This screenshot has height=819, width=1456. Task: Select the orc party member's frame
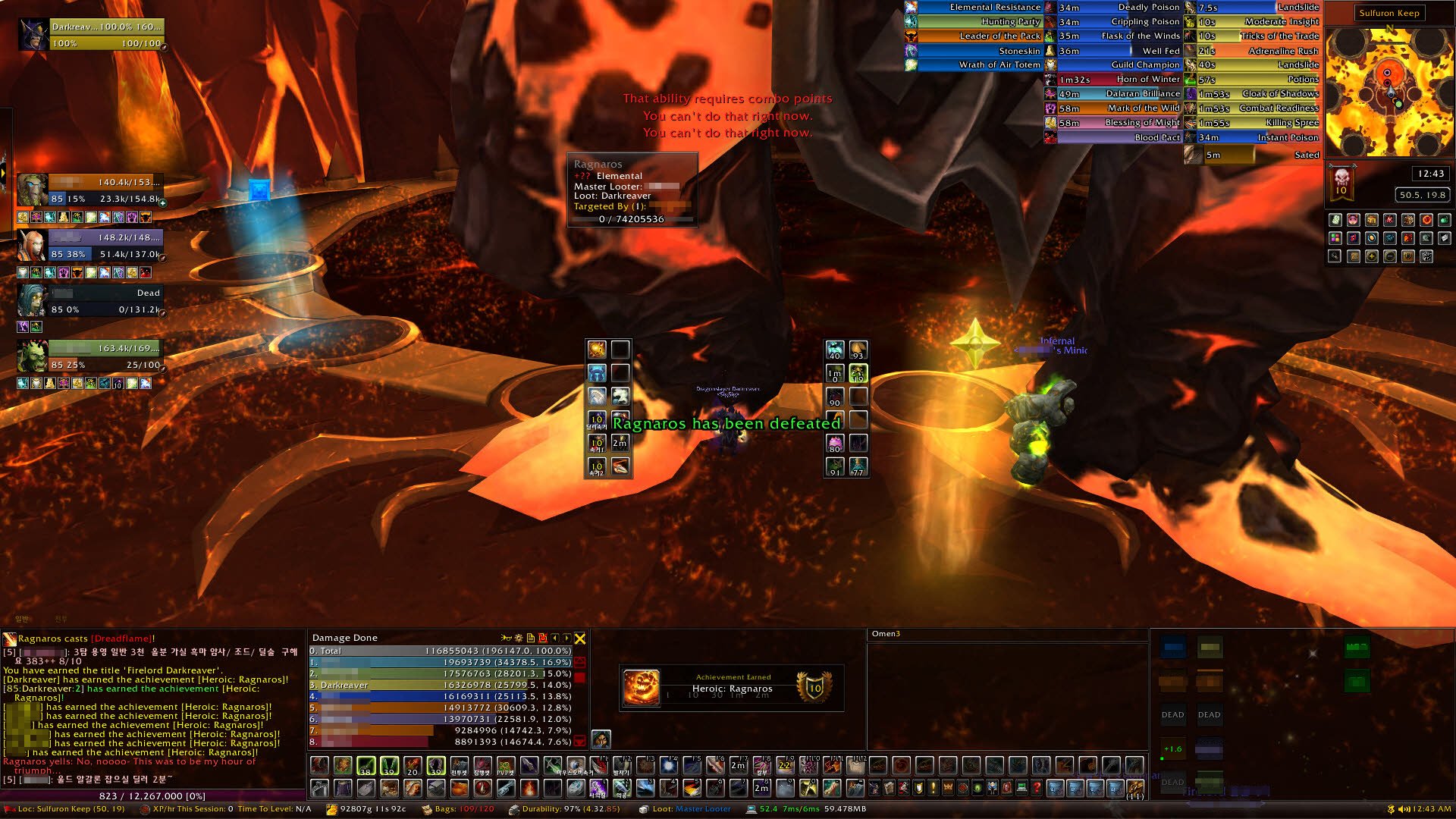click(x=91, y=356)
